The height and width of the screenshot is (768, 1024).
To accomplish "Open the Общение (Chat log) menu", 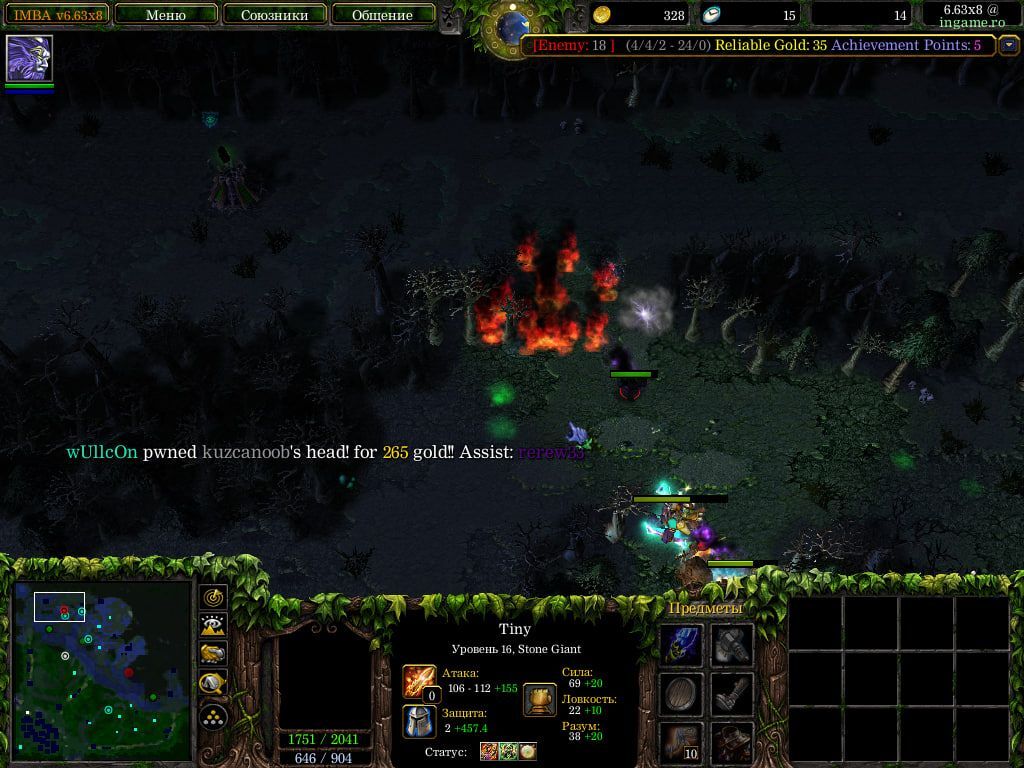I will click(383, 15).
